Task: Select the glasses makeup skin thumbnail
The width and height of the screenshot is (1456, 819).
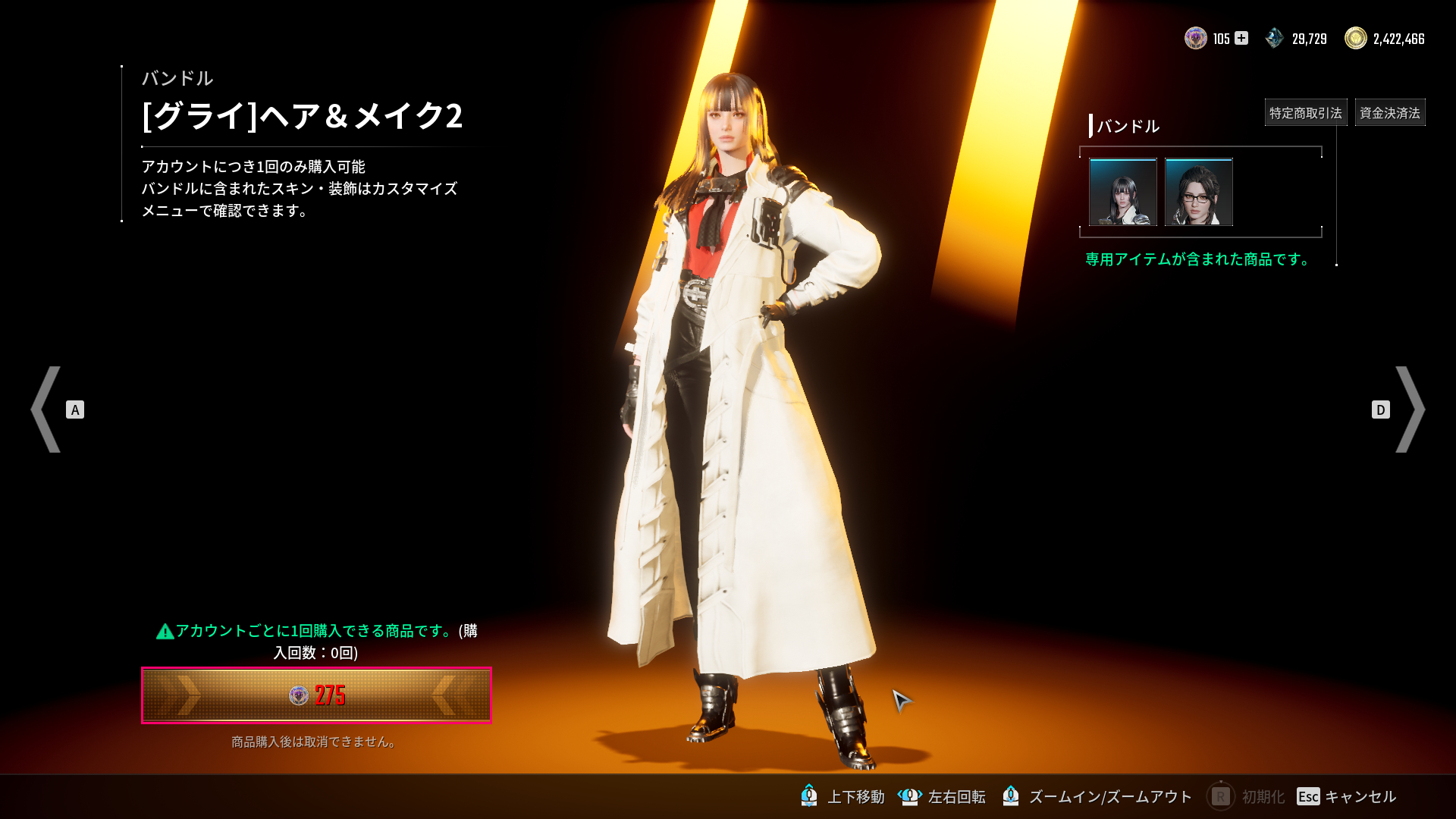Action: tap(1199, 192)
